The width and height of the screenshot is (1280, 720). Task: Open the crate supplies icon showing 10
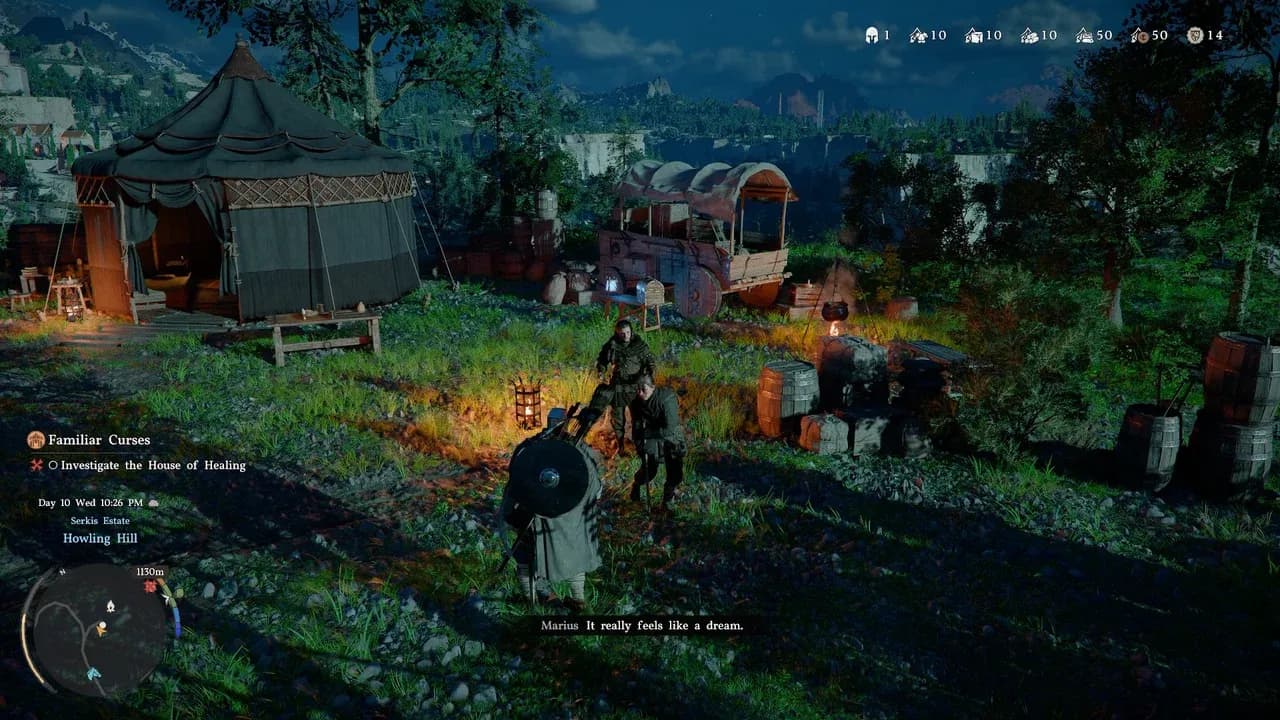972,36
